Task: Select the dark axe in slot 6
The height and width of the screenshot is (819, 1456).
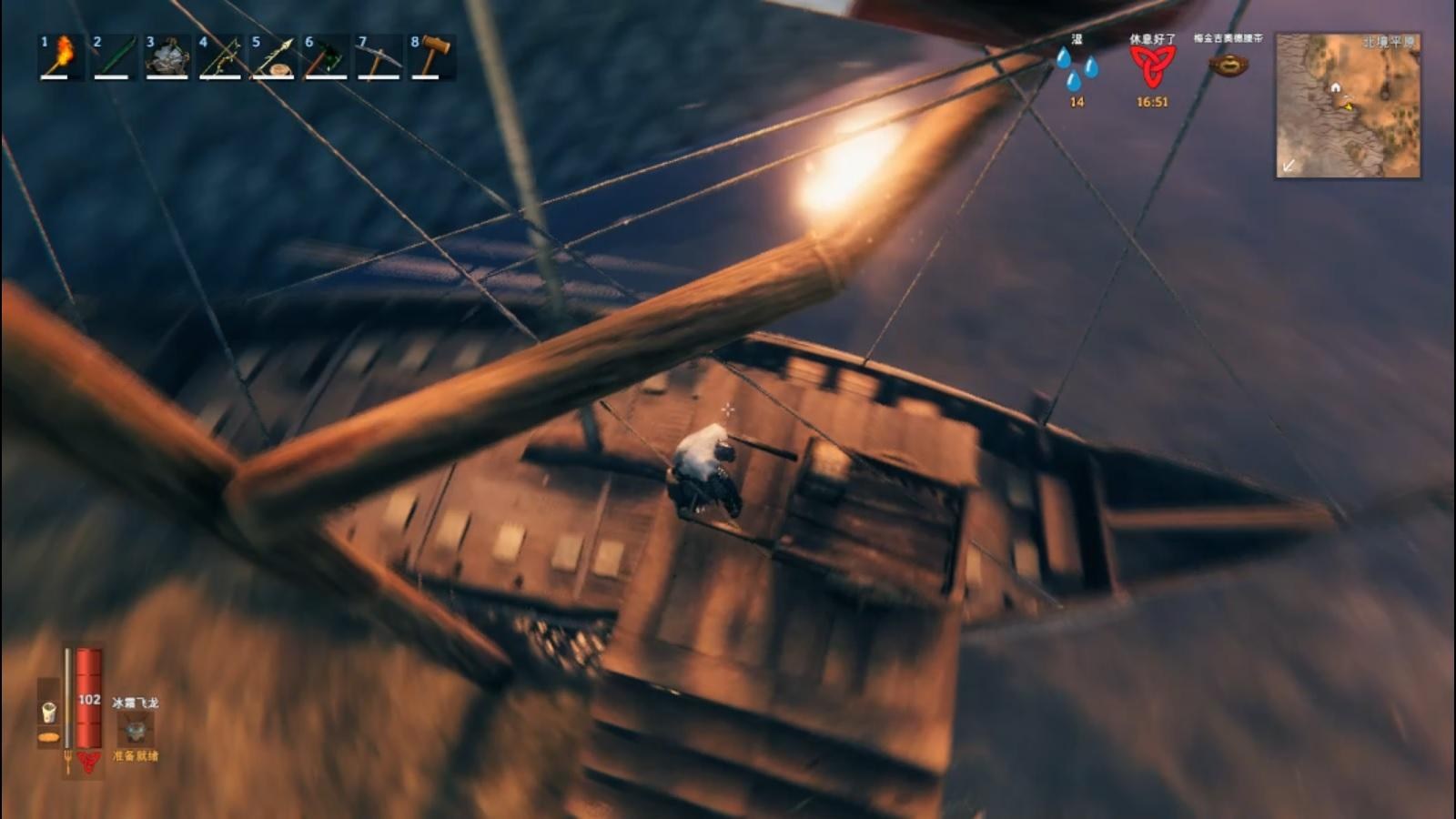Action: (326, 56)
